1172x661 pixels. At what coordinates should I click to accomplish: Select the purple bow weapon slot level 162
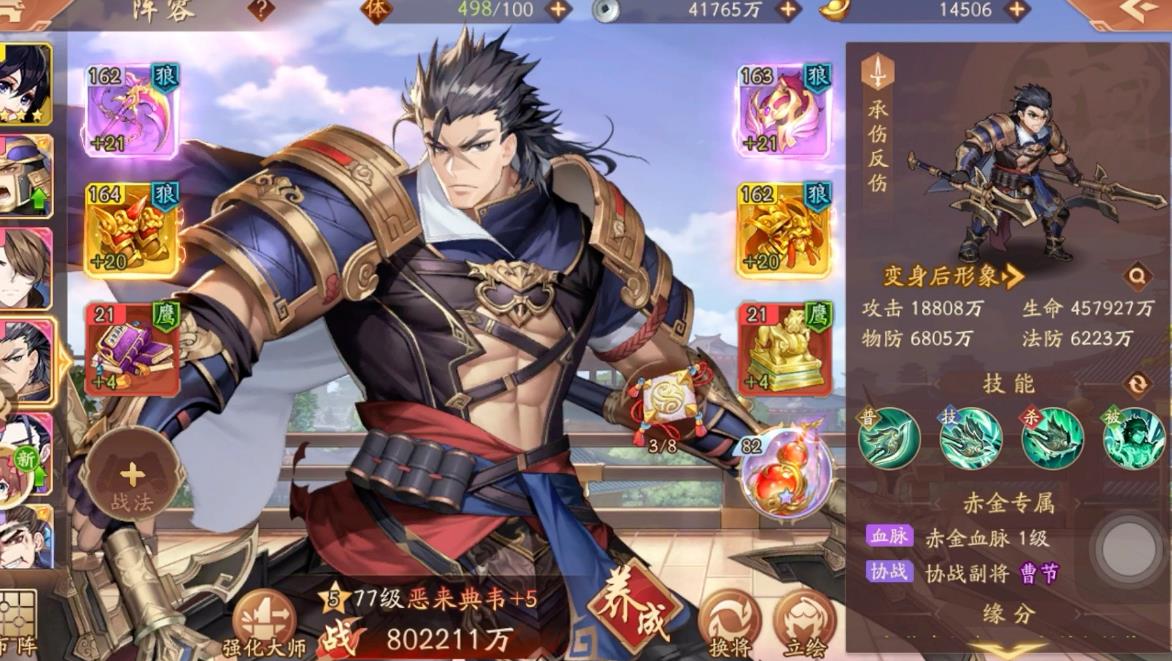pos(133,111)
